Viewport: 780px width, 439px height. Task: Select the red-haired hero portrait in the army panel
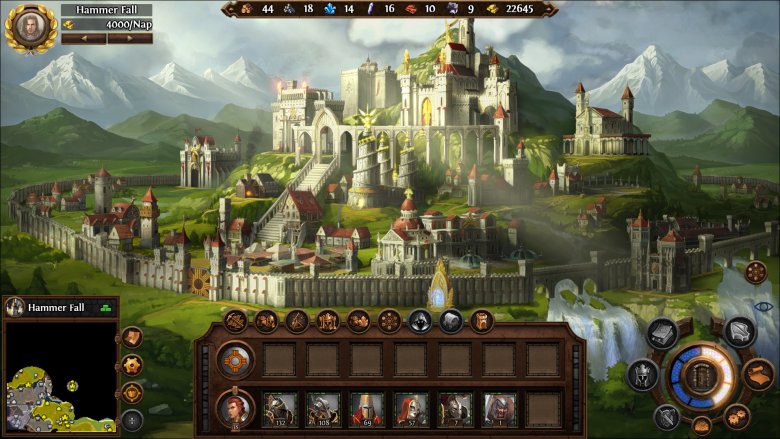pyautogui.click(x=235, y=409)
